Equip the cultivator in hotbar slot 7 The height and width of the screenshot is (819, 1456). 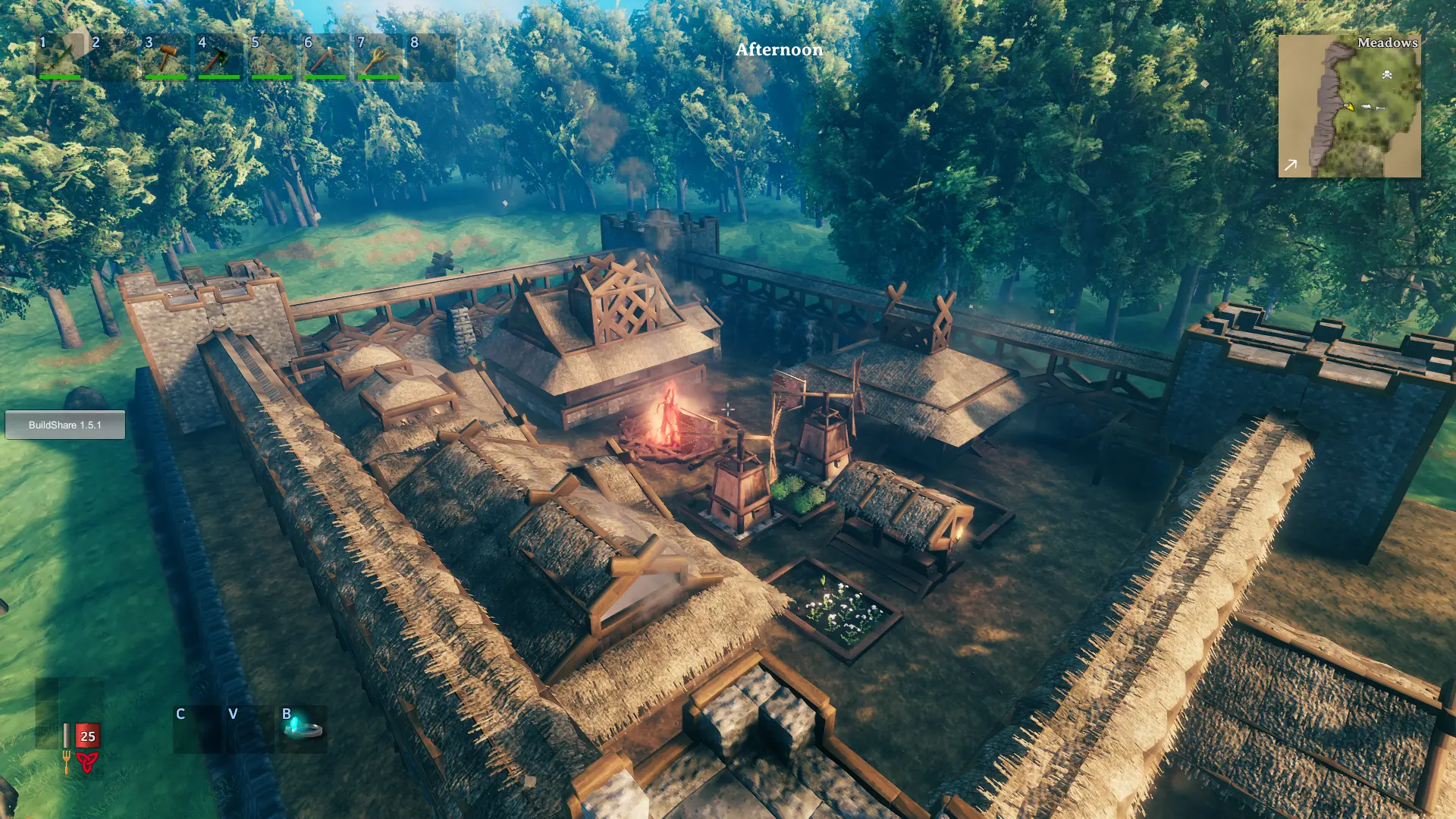pyautogui.click(x=378, y=58)
